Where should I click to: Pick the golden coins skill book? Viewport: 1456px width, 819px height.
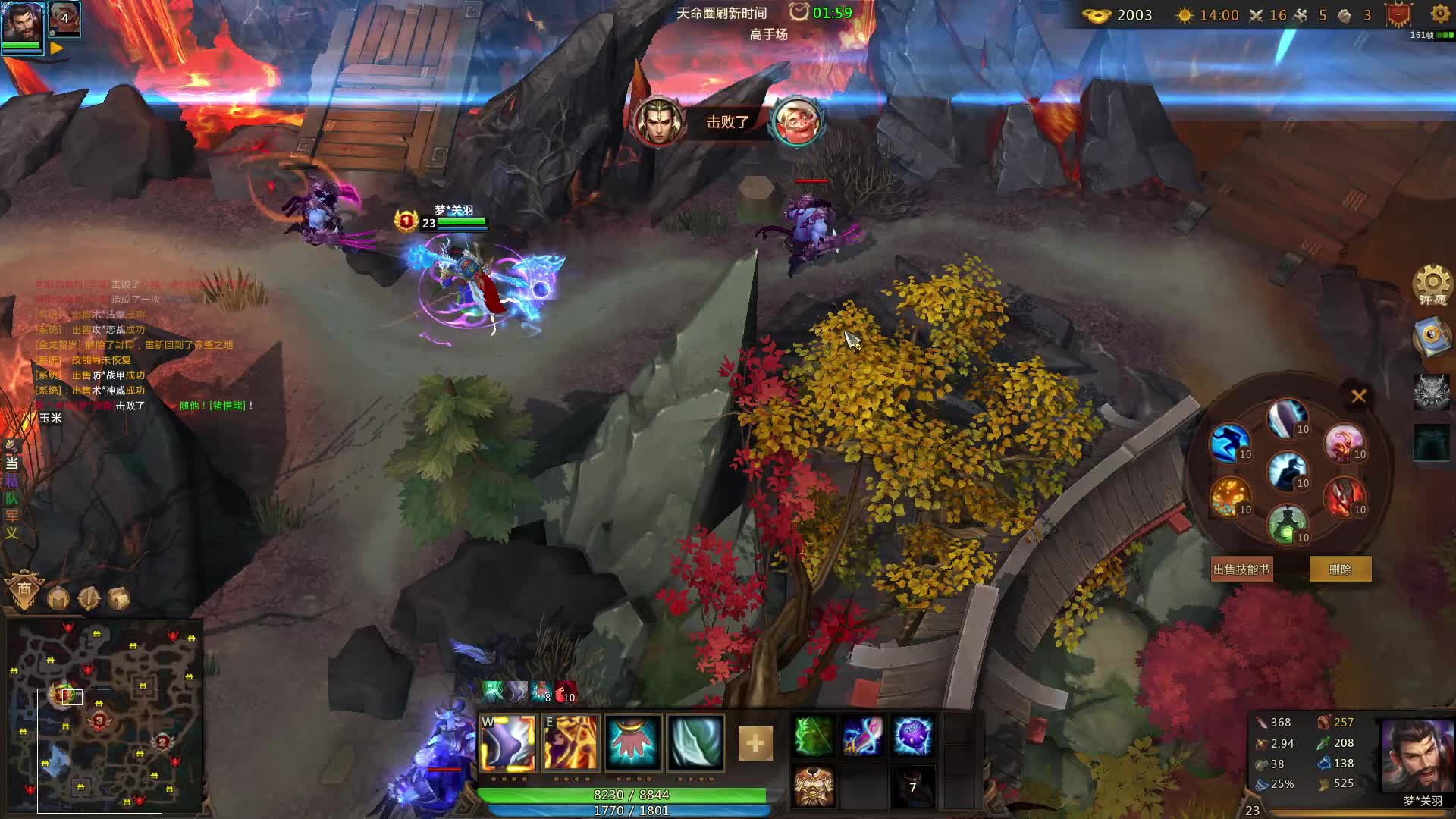(1228, 497)
